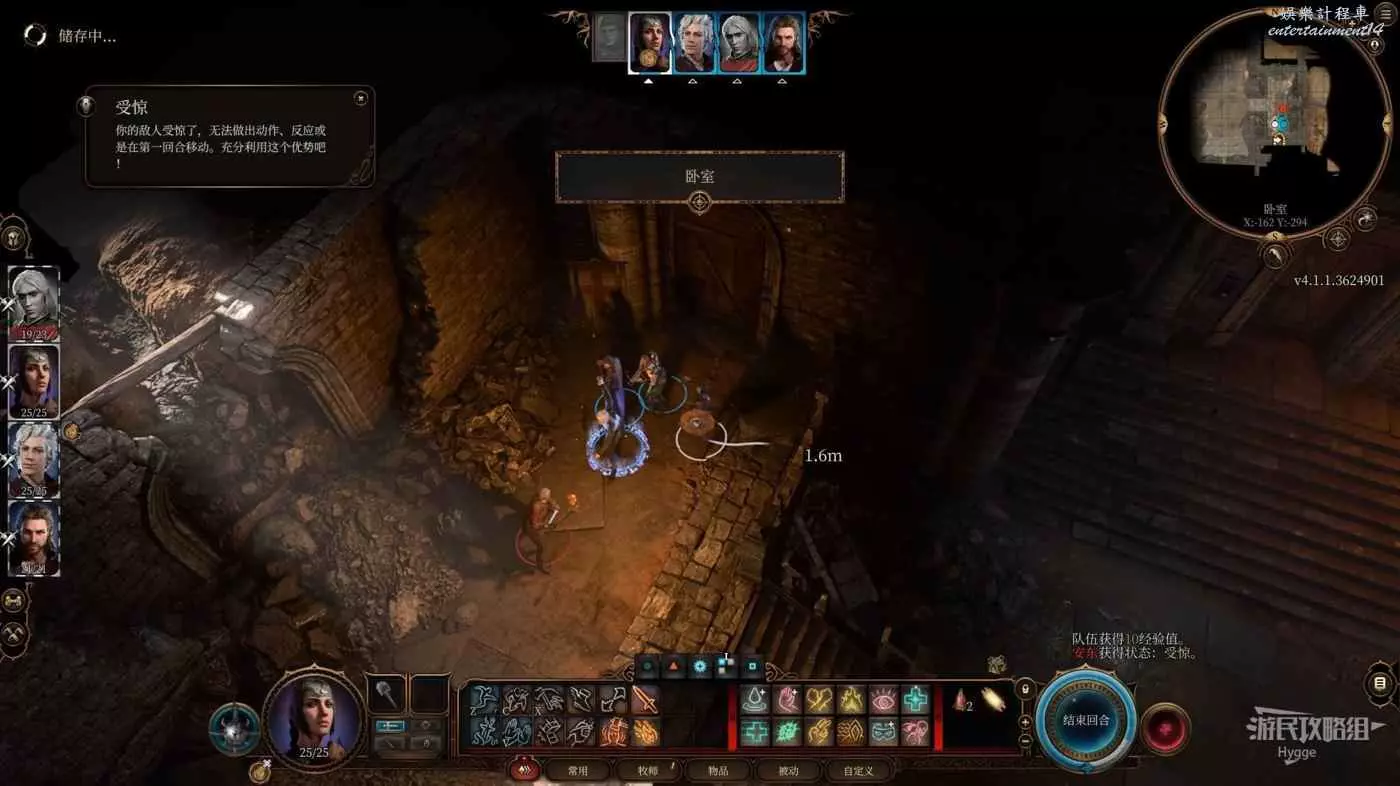Toggle the hotbar lock icon
The image size is (1400, 786).
point(1024,690)
